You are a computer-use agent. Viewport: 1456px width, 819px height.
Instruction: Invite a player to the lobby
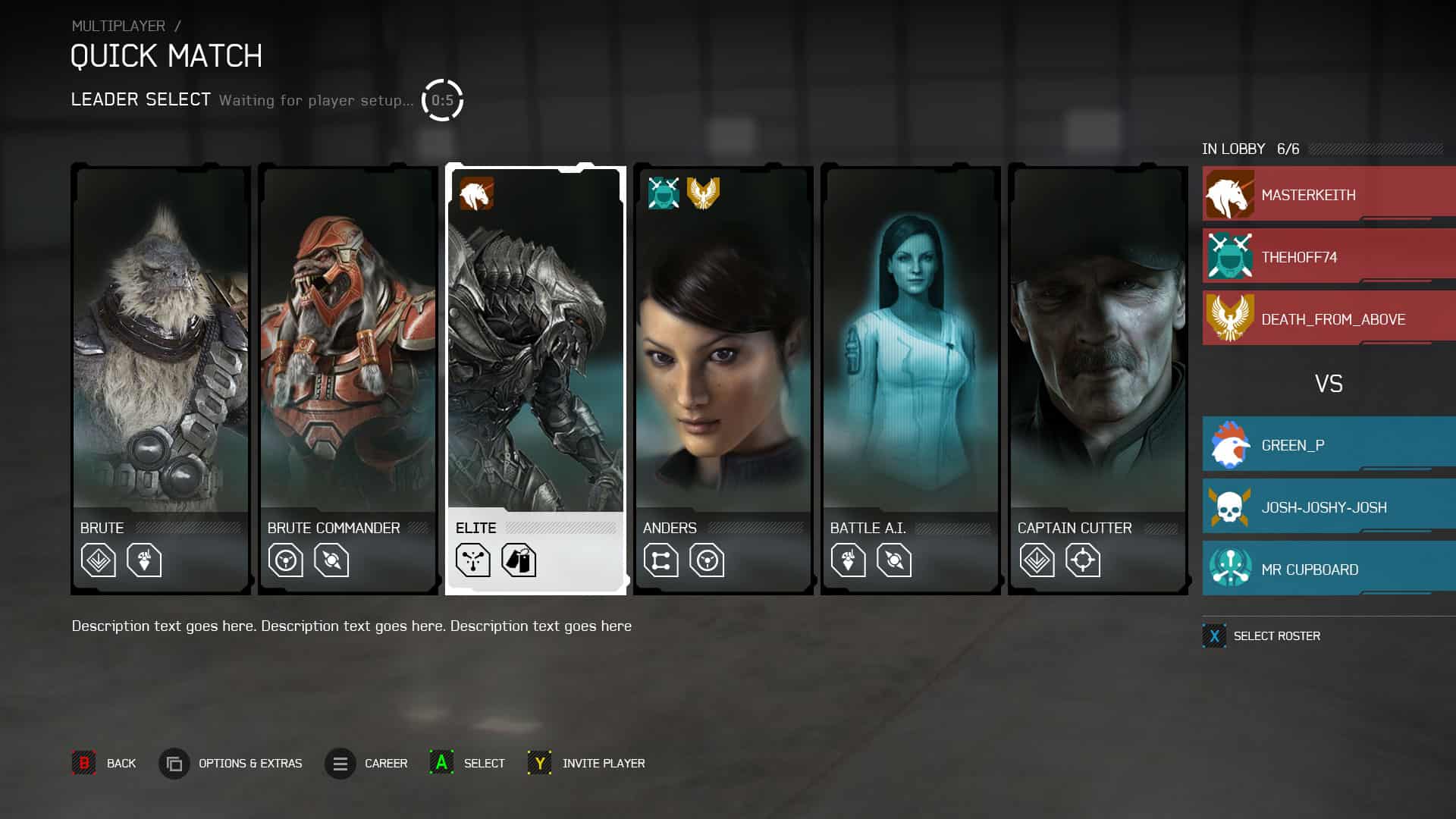pyautogui.click(x=539, y=764)
